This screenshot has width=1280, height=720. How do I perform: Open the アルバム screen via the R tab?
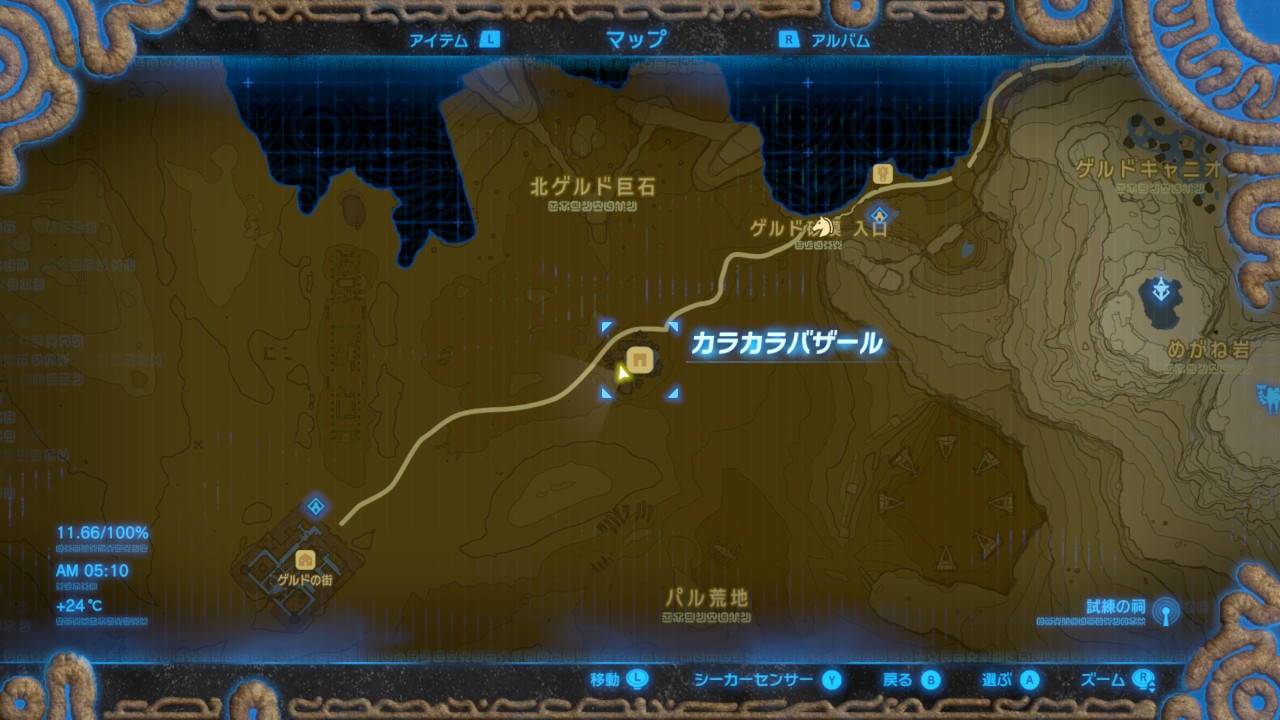(x=833, y=40)
